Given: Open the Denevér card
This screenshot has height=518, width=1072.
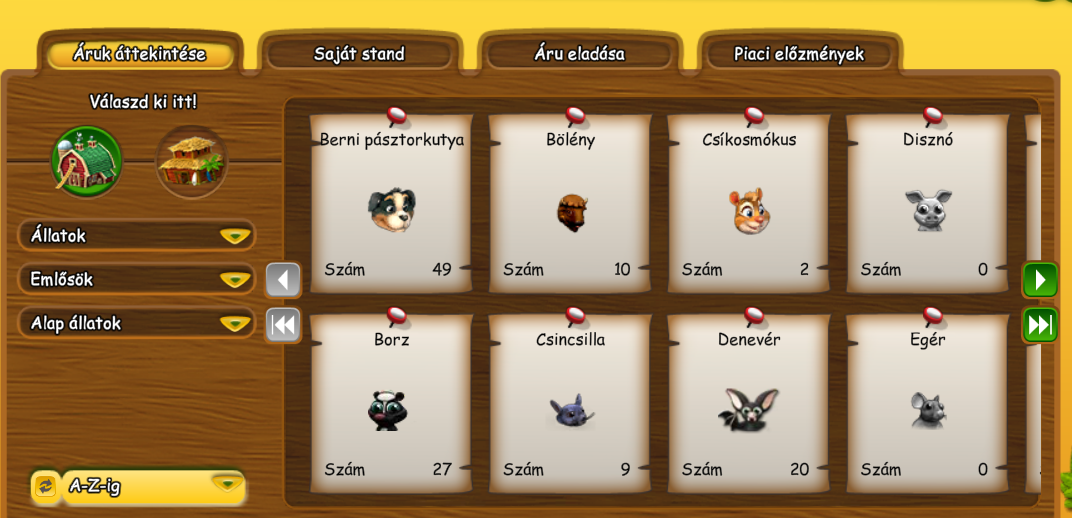Looking at the screenshot, I should (x=749, y=405).
